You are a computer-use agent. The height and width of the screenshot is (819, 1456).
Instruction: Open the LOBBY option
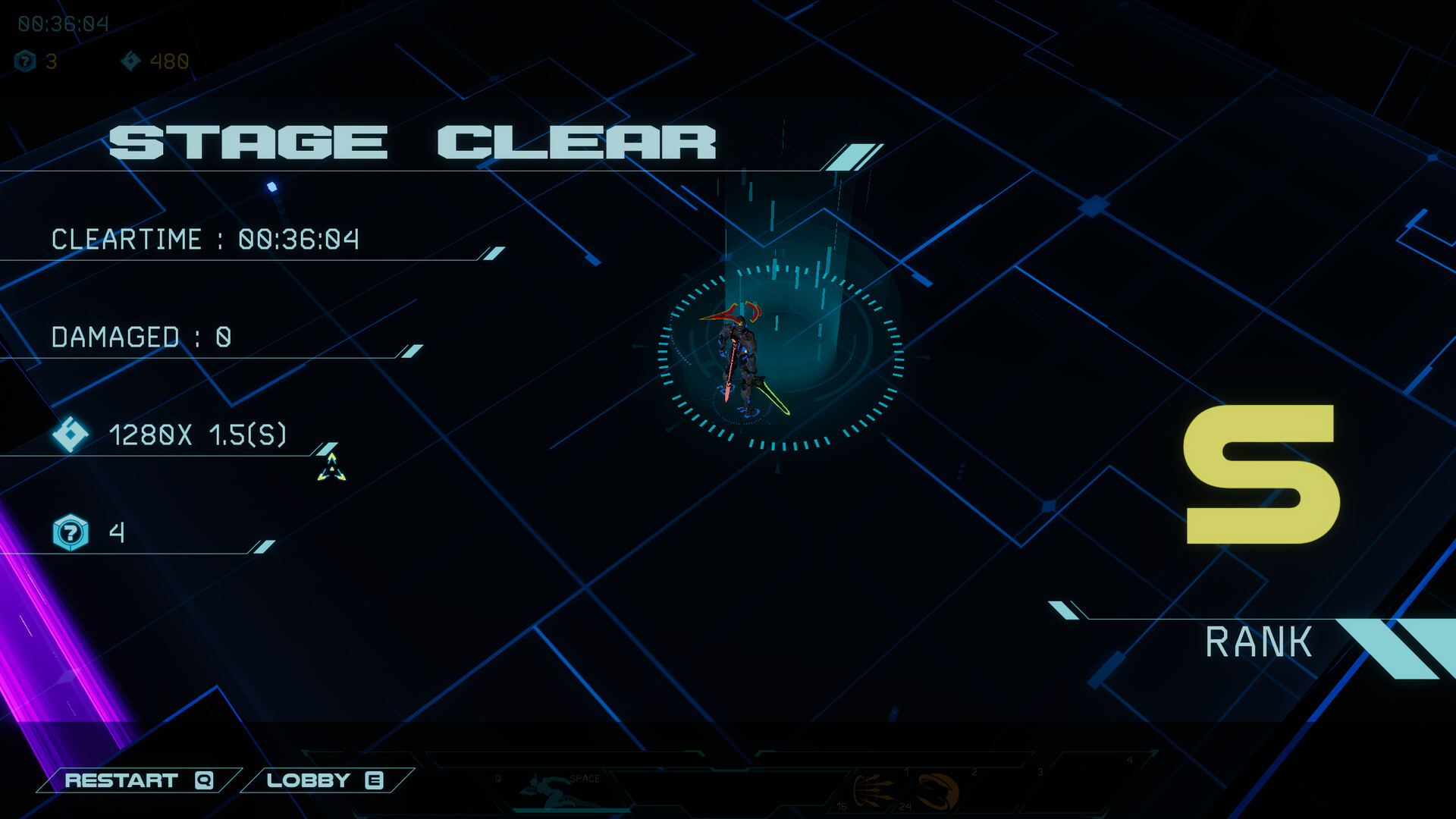tap(322, 780)
